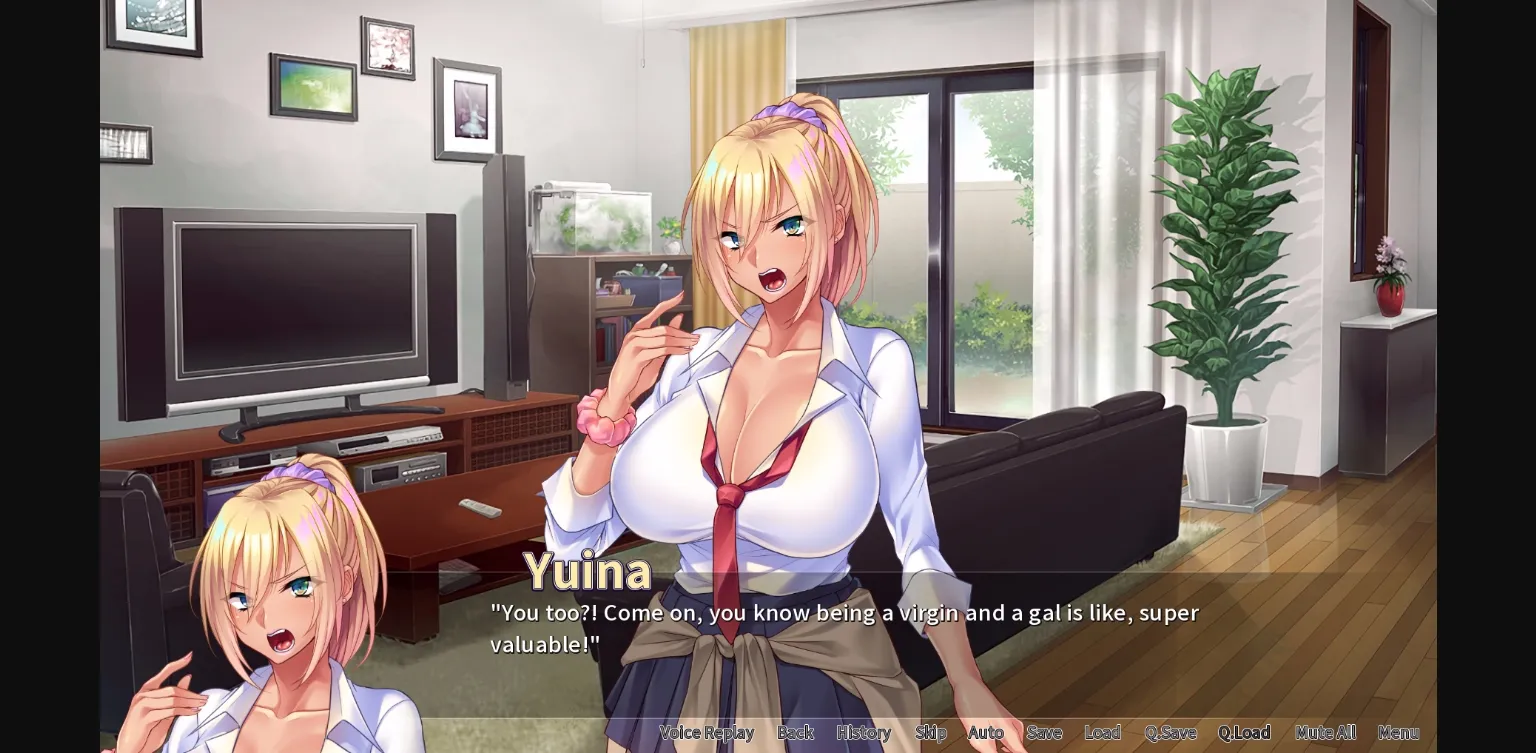Click the bottom control bar

[x=1050, y=732]
